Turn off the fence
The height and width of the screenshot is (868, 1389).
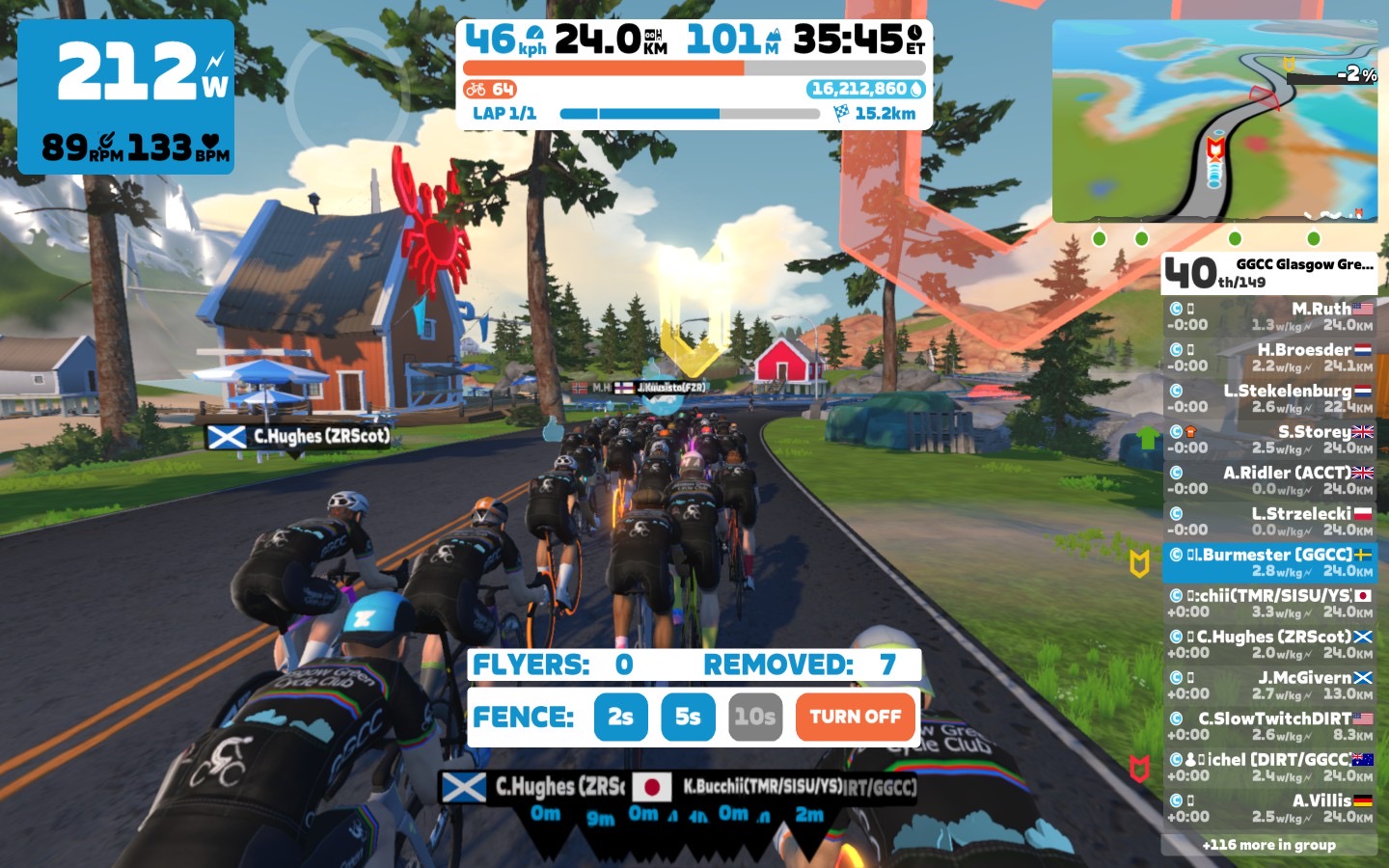click(855, 717)
